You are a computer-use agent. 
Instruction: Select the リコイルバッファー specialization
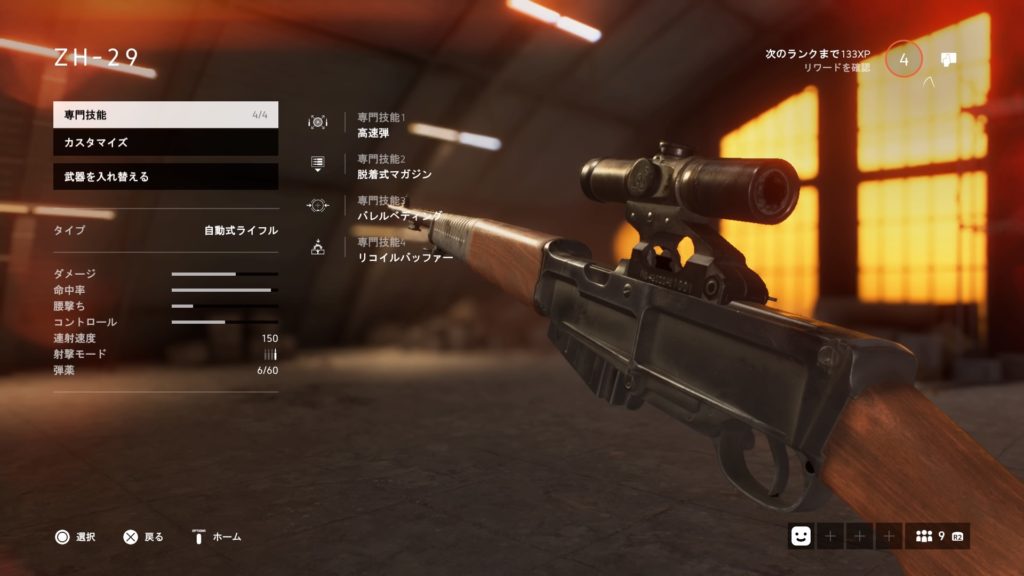pos(404,257)
